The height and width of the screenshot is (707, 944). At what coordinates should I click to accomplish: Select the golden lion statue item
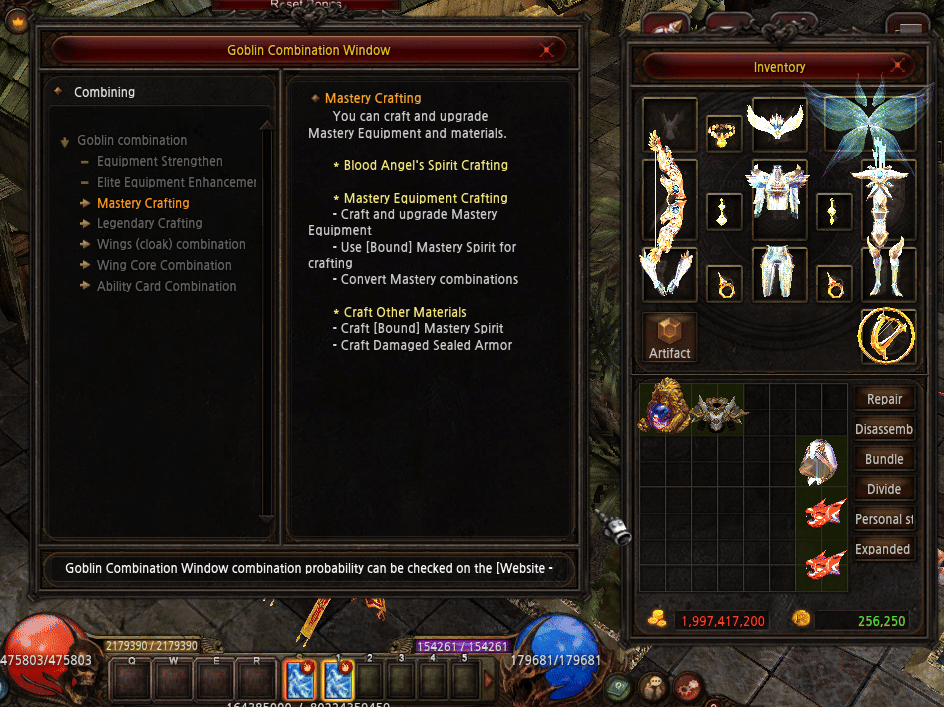coord(663,407)
